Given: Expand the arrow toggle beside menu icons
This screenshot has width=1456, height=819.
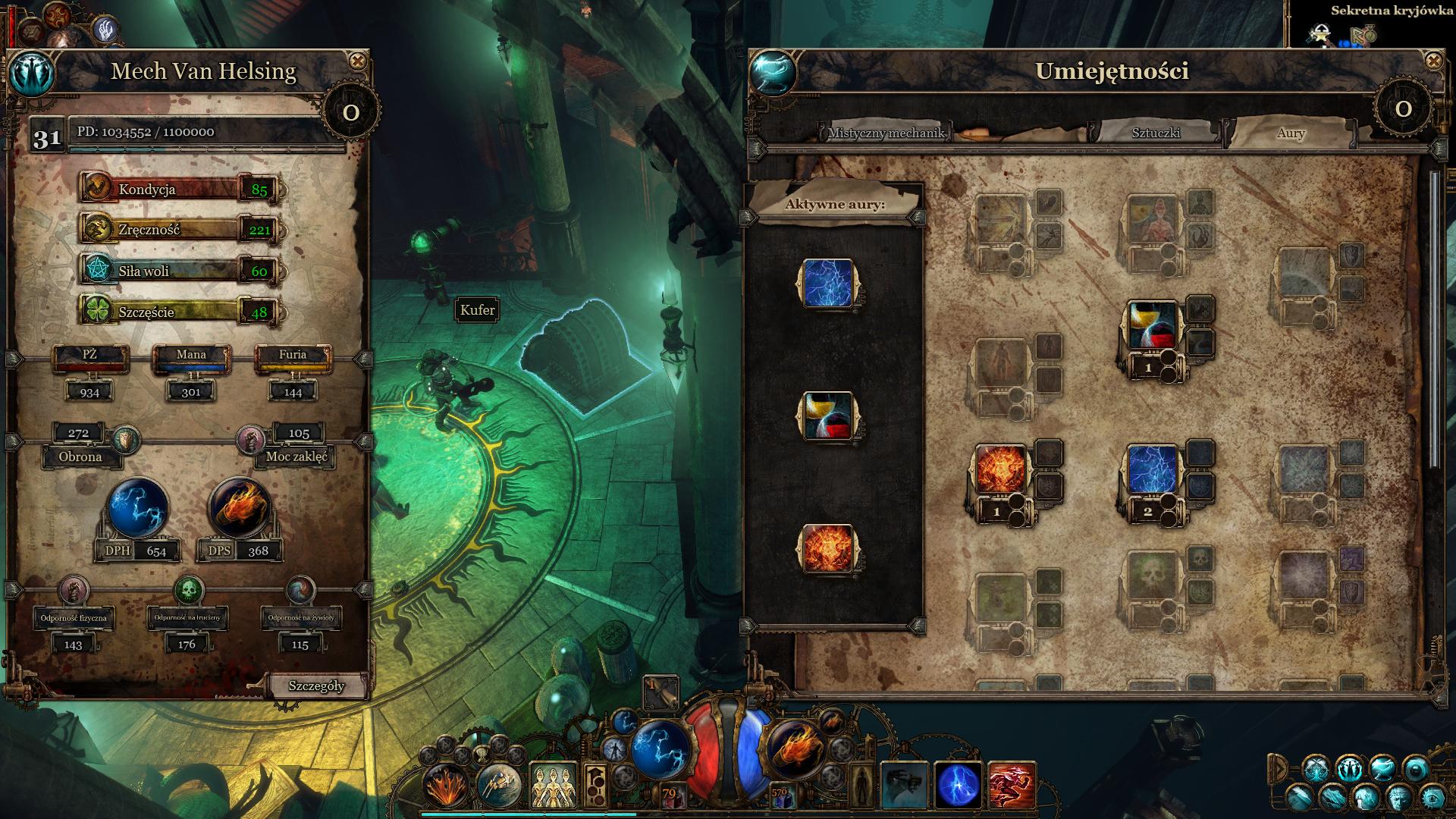Looking at the screenshot, I should point(1279,769).
